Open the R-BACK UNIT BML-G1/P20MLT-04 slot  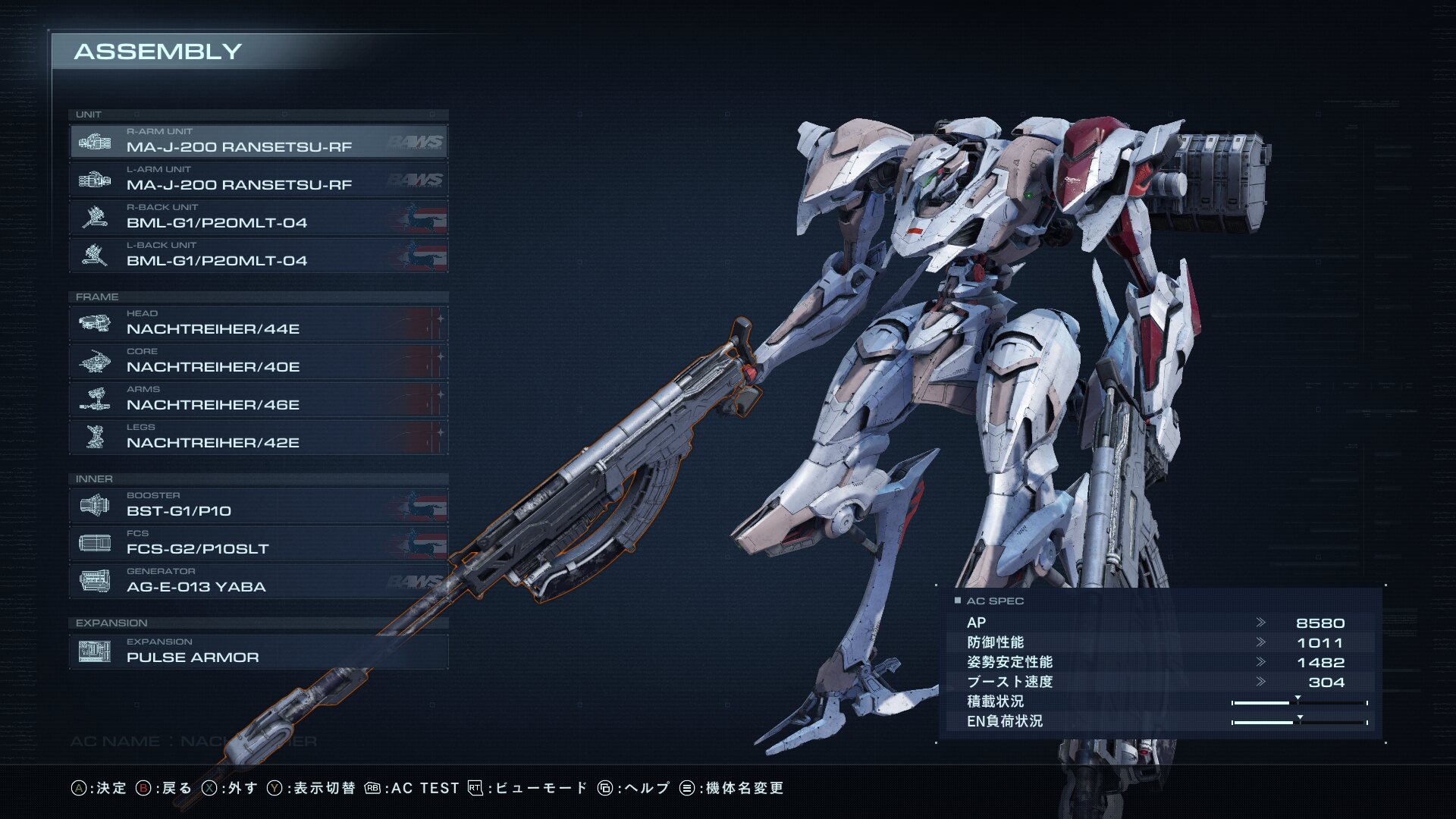coord(258,218)
